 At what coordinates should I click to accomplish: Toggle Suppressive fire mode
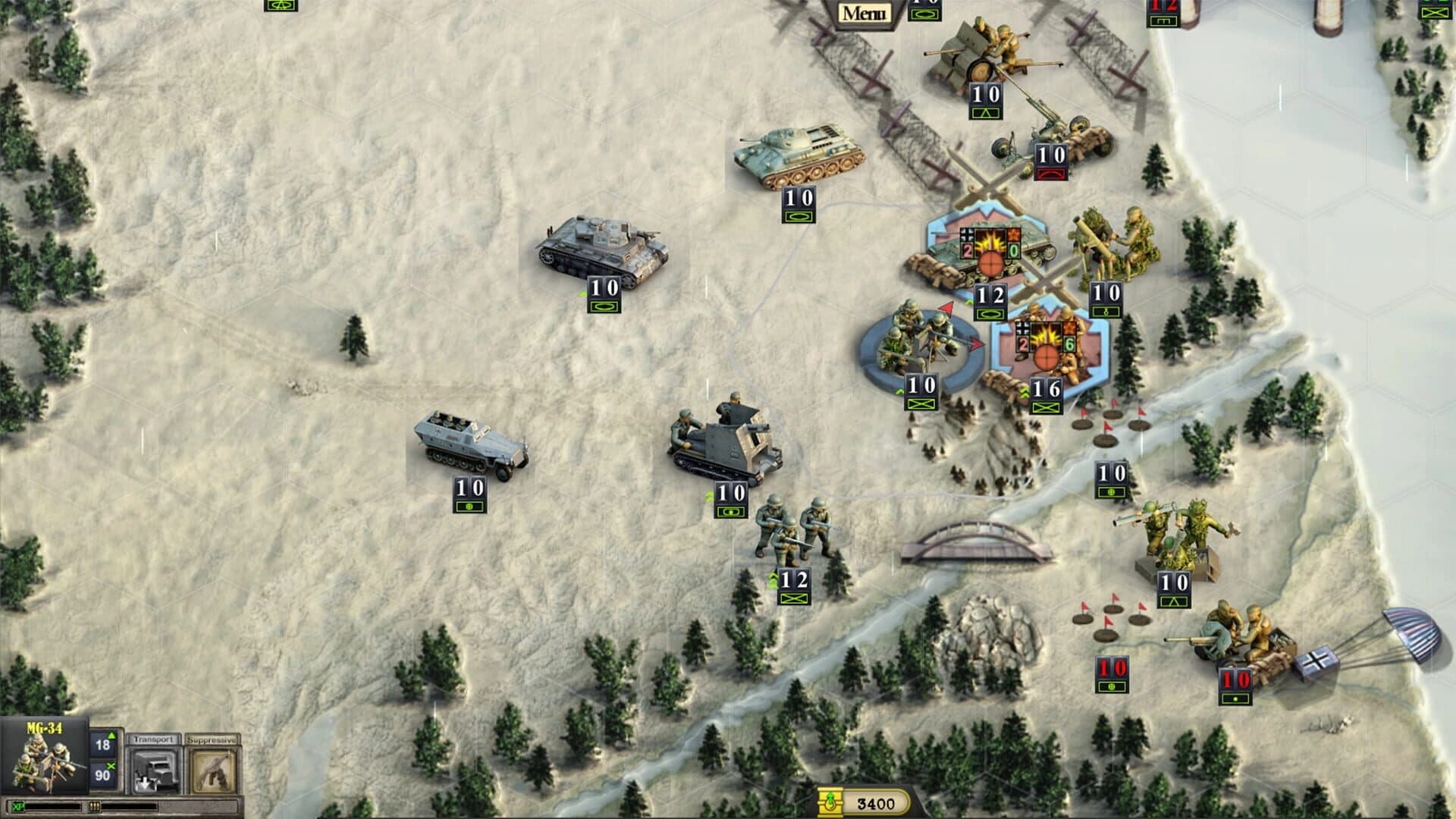tap(212, 739)
